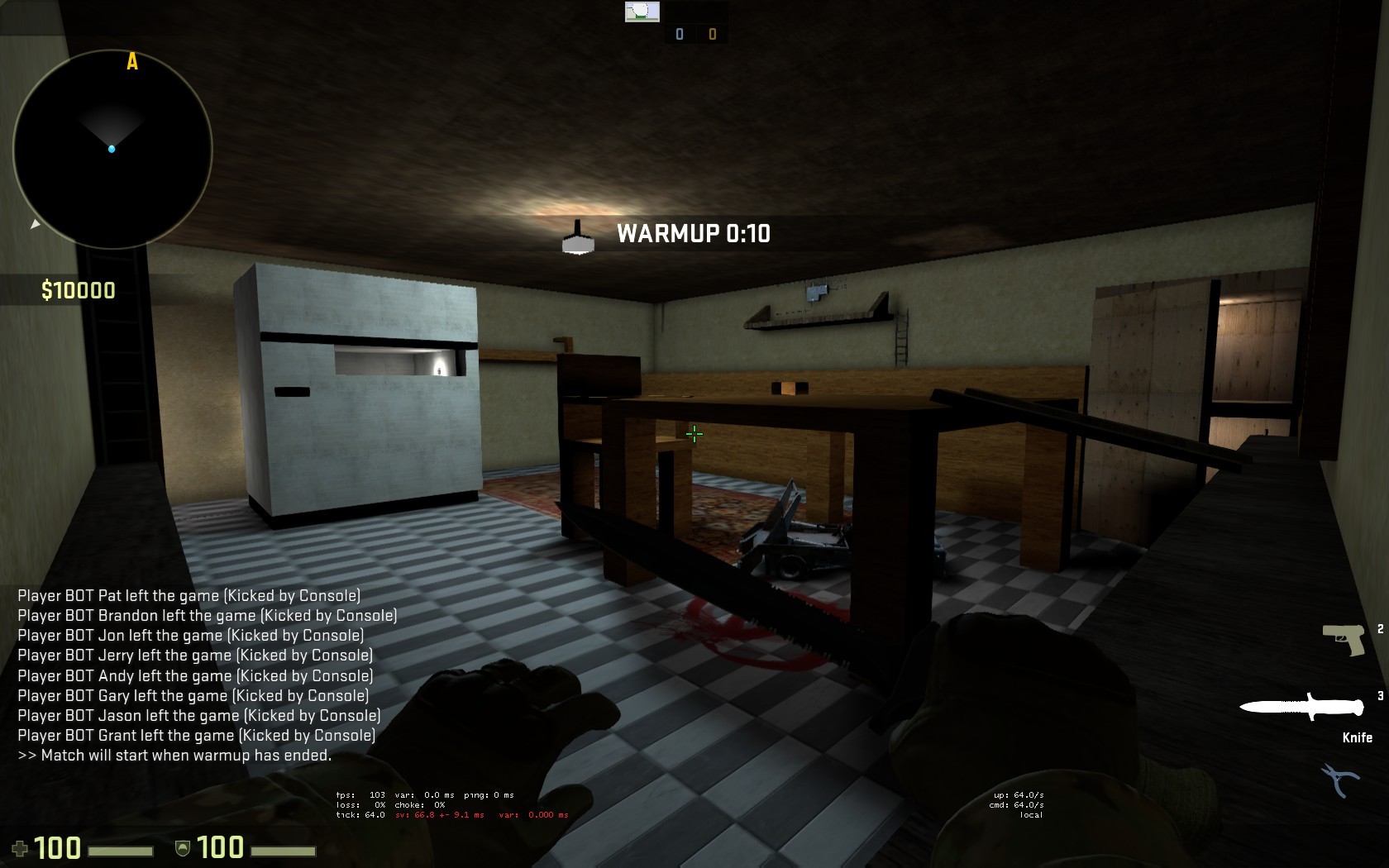Click the green crosshair at screen center
The image size is (1389, 868).
pos(694,433)
